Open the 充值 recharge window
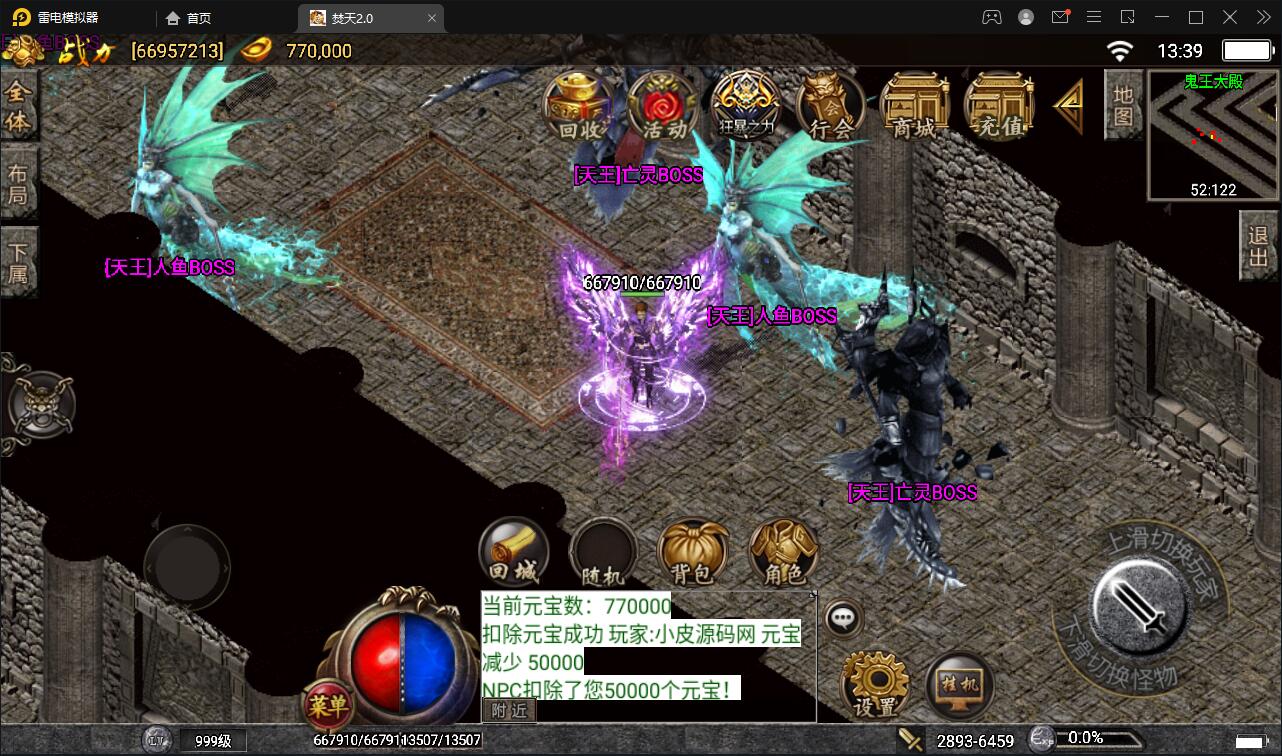 pyautogui.click(x=997, y=103)
